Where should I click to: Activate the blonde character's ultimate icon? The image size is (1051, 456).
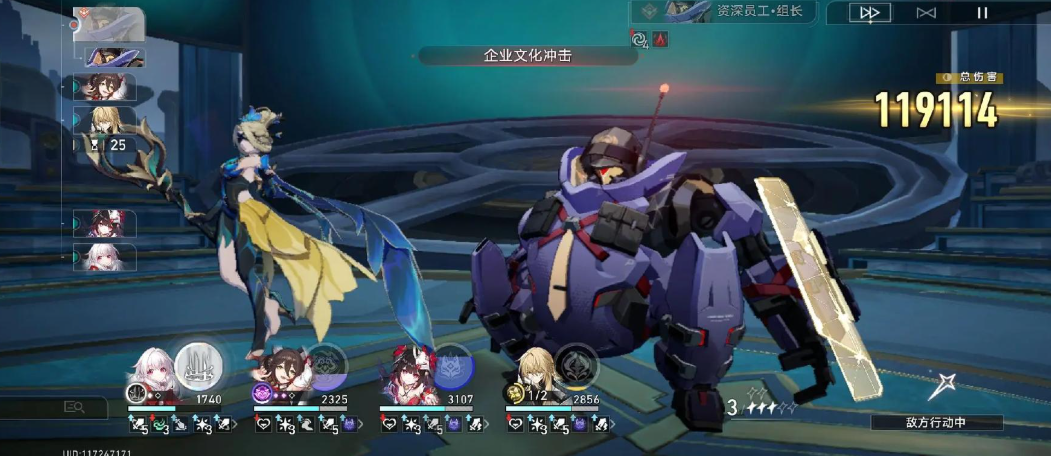577,364
